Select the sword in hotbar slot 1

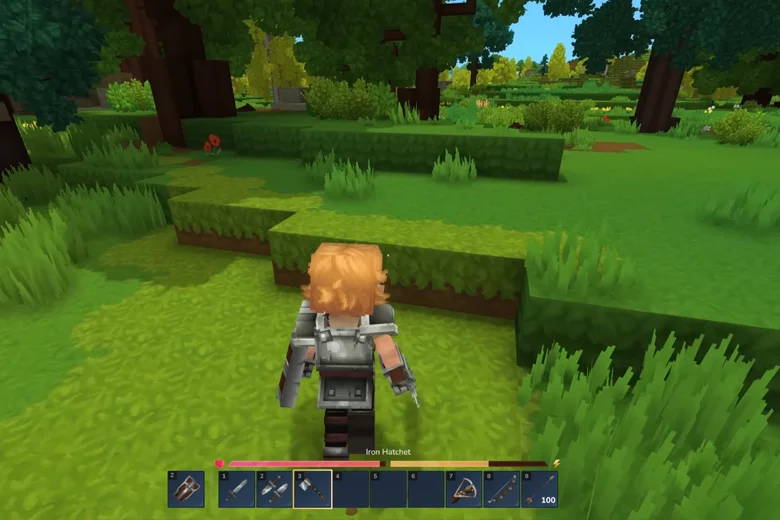pyautogui.click(x=236, y=489)
